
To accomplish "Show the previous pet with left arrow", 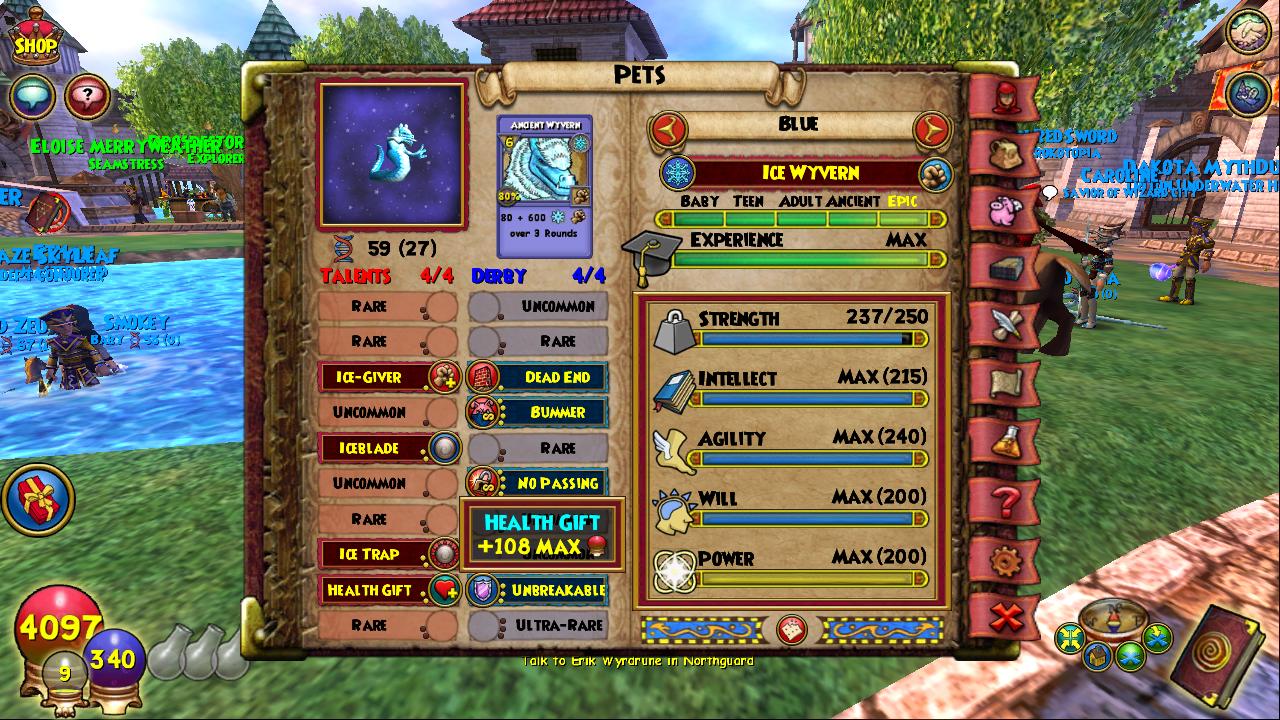I will pyautogui.click(x=667, y=128).
